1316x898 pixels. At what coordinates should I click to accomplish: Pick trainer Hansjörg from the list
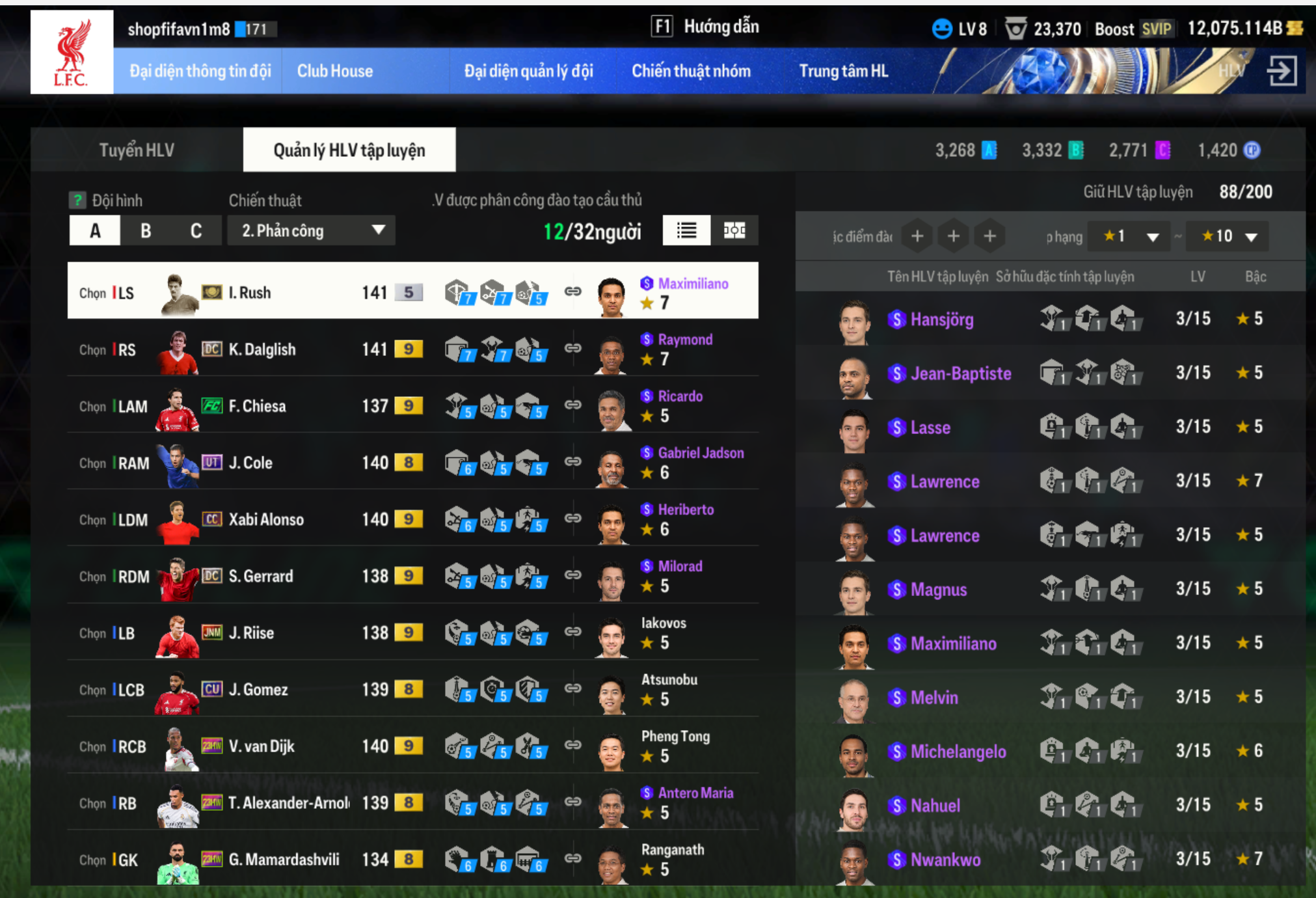(x=941, y=320)
